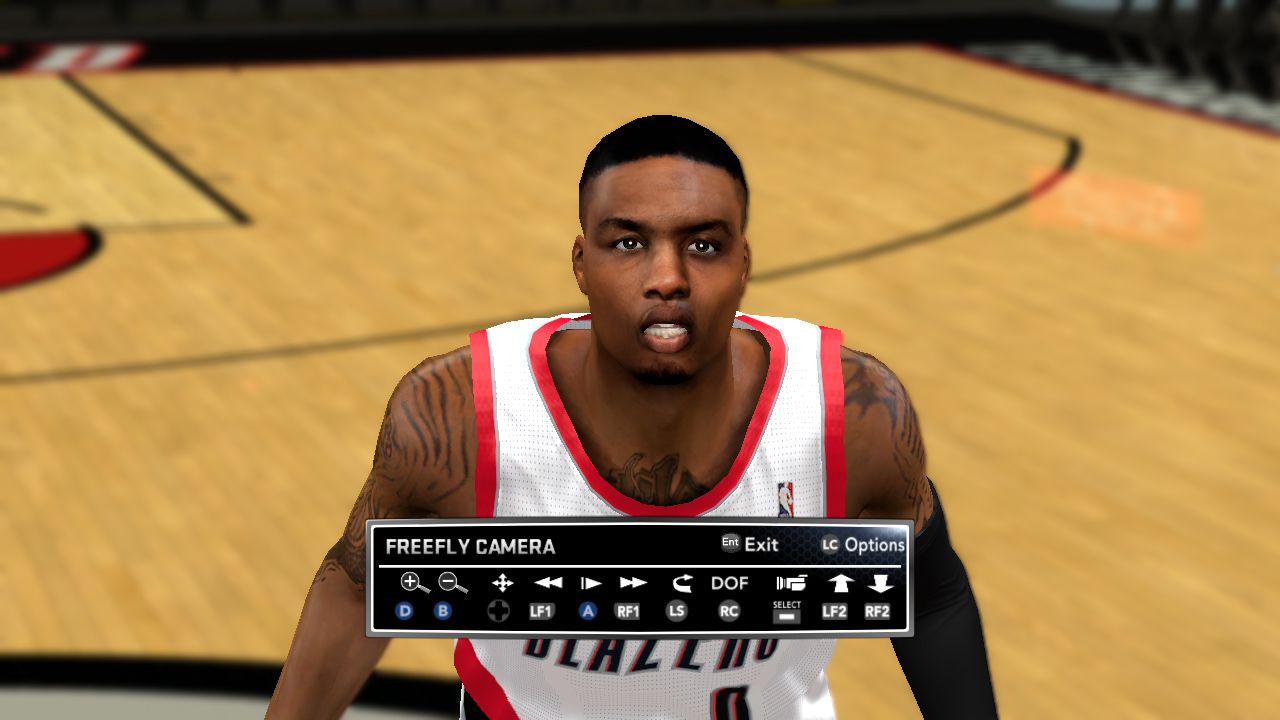Click the zoom-out magnifier icon
Viewport: 1280px width, 720px height.
452,582
